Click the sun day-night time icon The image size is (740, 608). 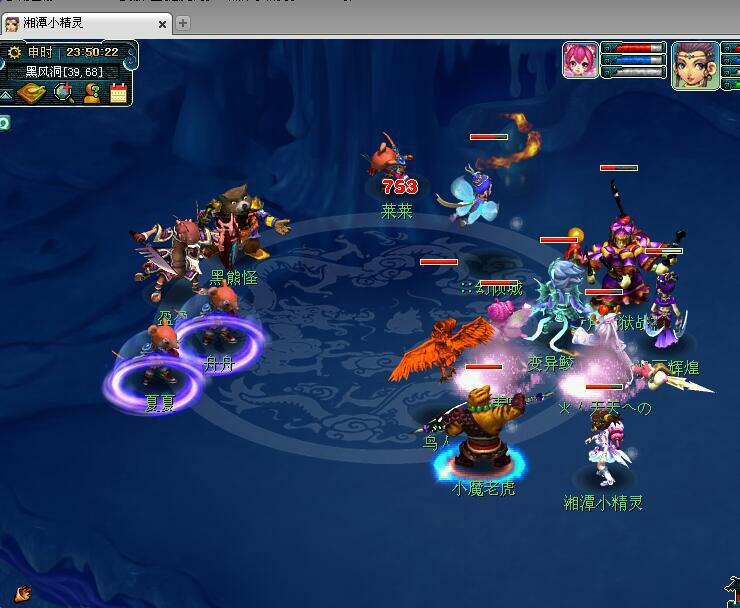[14, 52]
